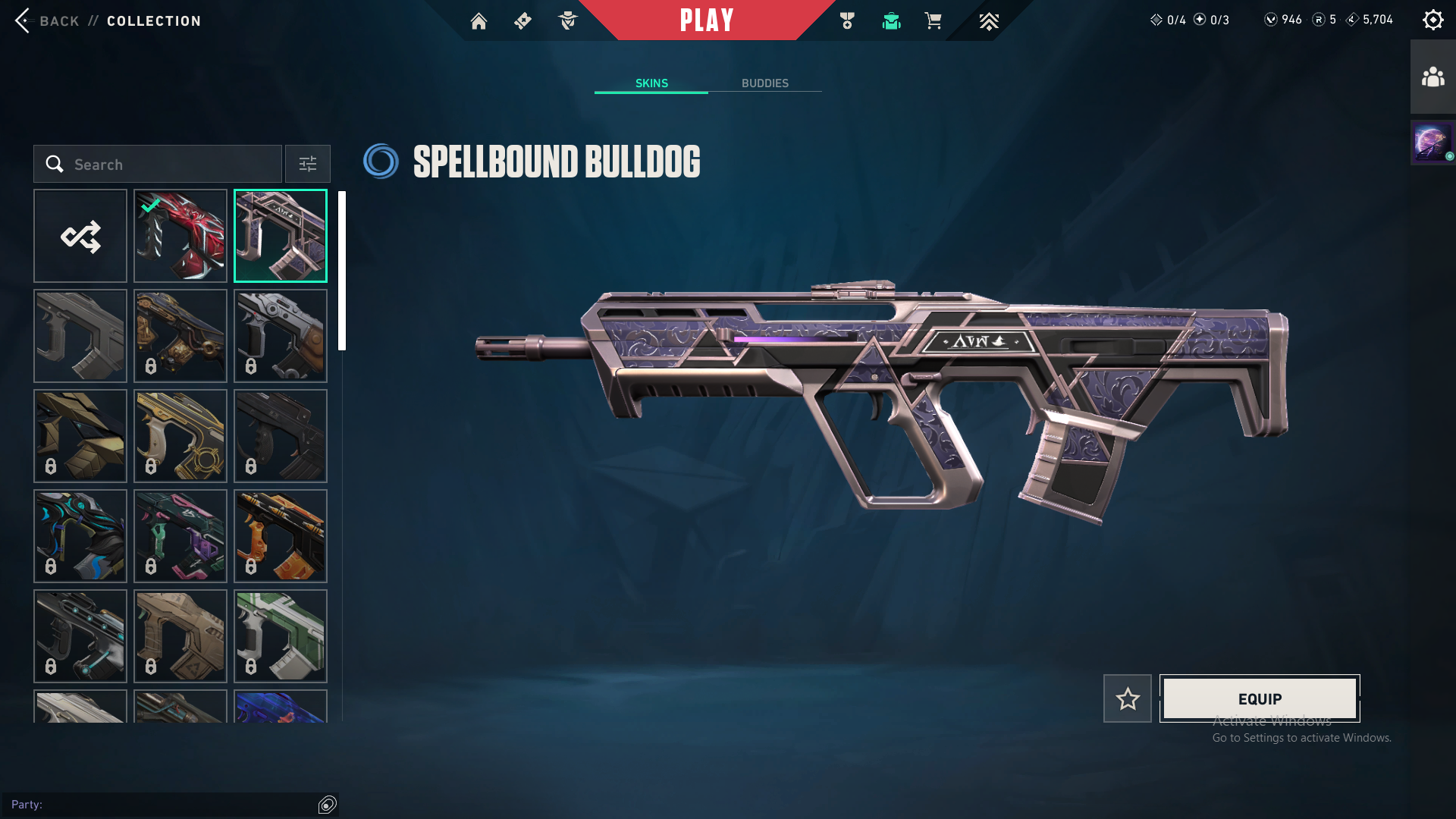Image resolution: width=1456 pixels, height=819 pixels.
Task: Hit the red PLAY button
Action: coord(706,20)
